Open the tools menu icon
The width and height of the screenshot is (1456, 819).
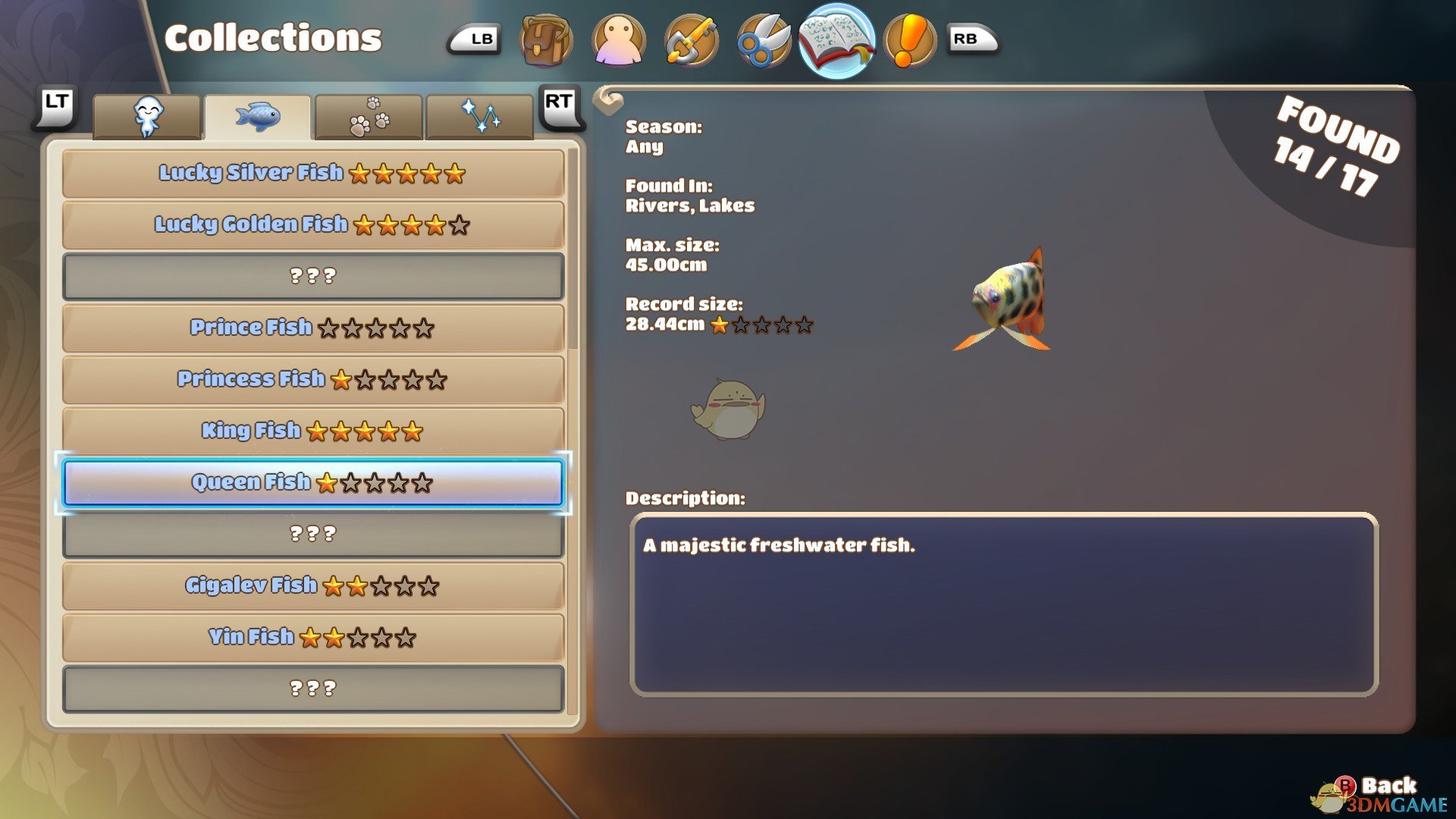point(692,40)
